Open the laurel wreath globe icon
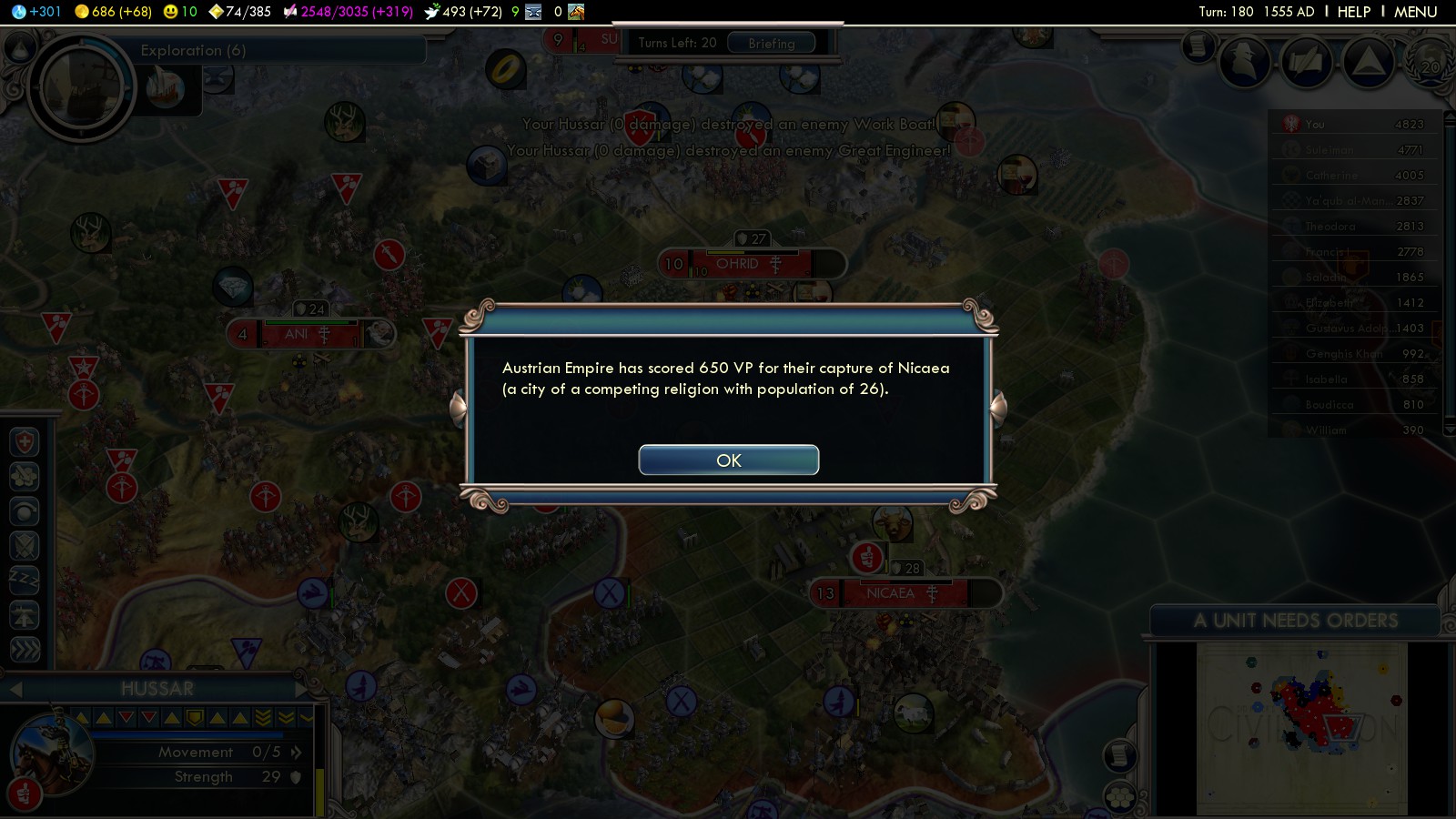 click(1431, 62)
